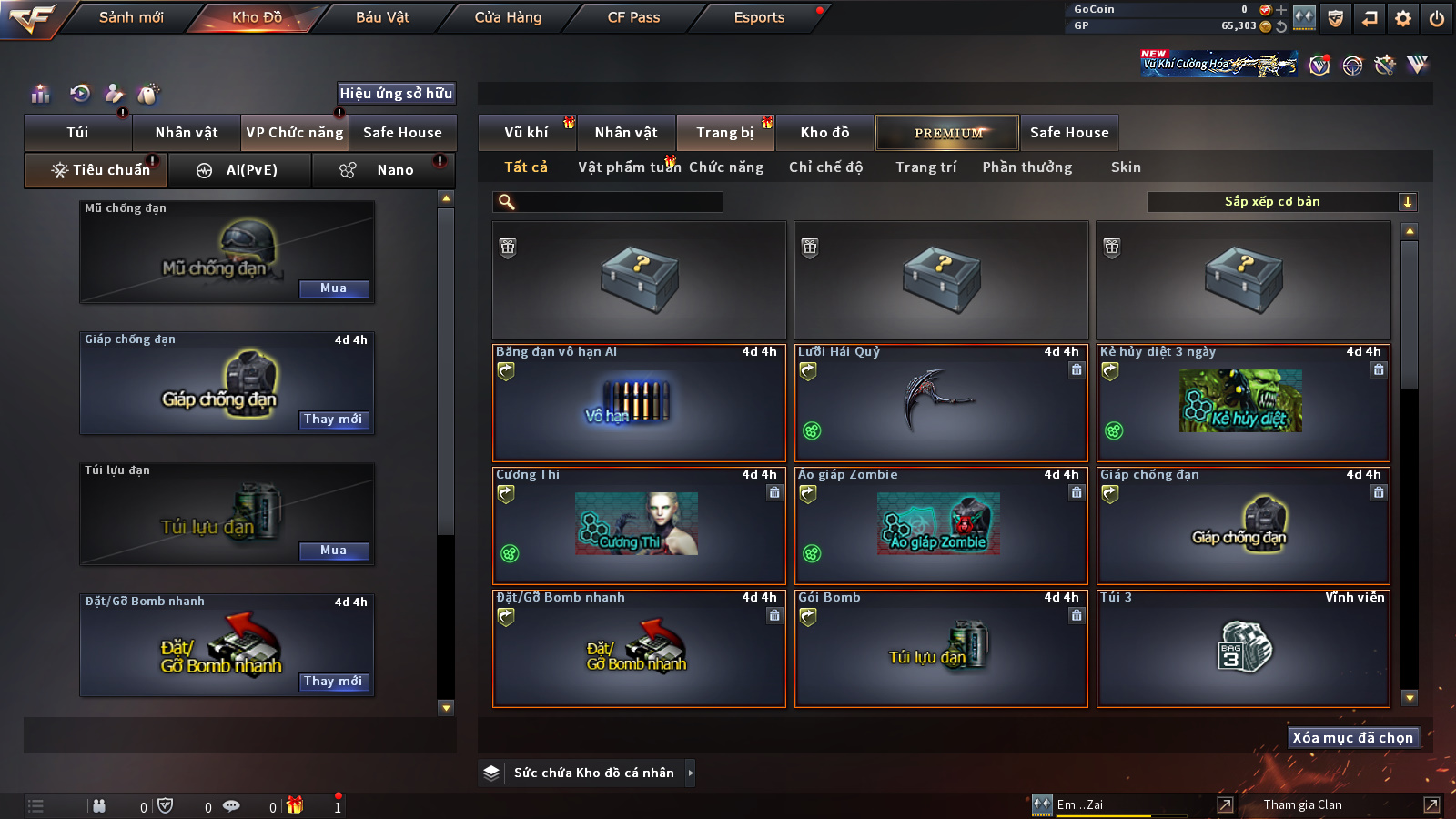
Task: Select the Vũ khí inventory tab
Action: (527, 133)
